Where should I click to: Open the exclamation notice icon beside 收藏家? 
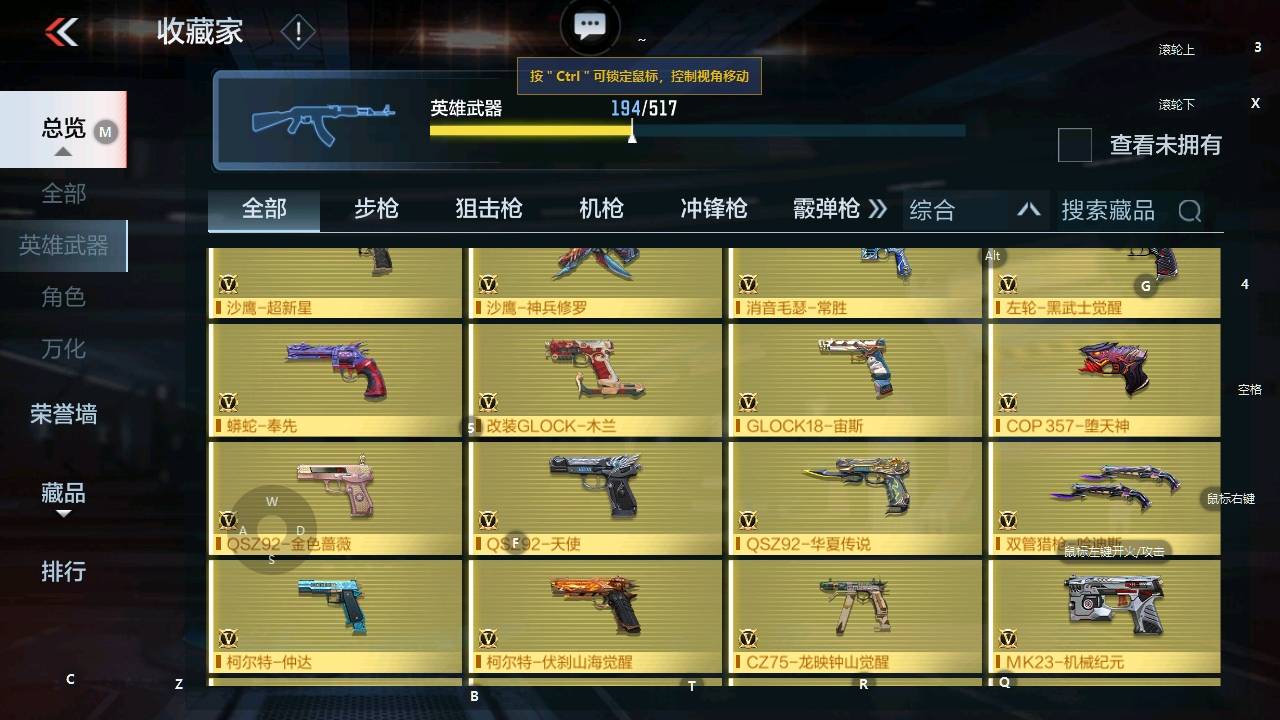pos(297,31)
